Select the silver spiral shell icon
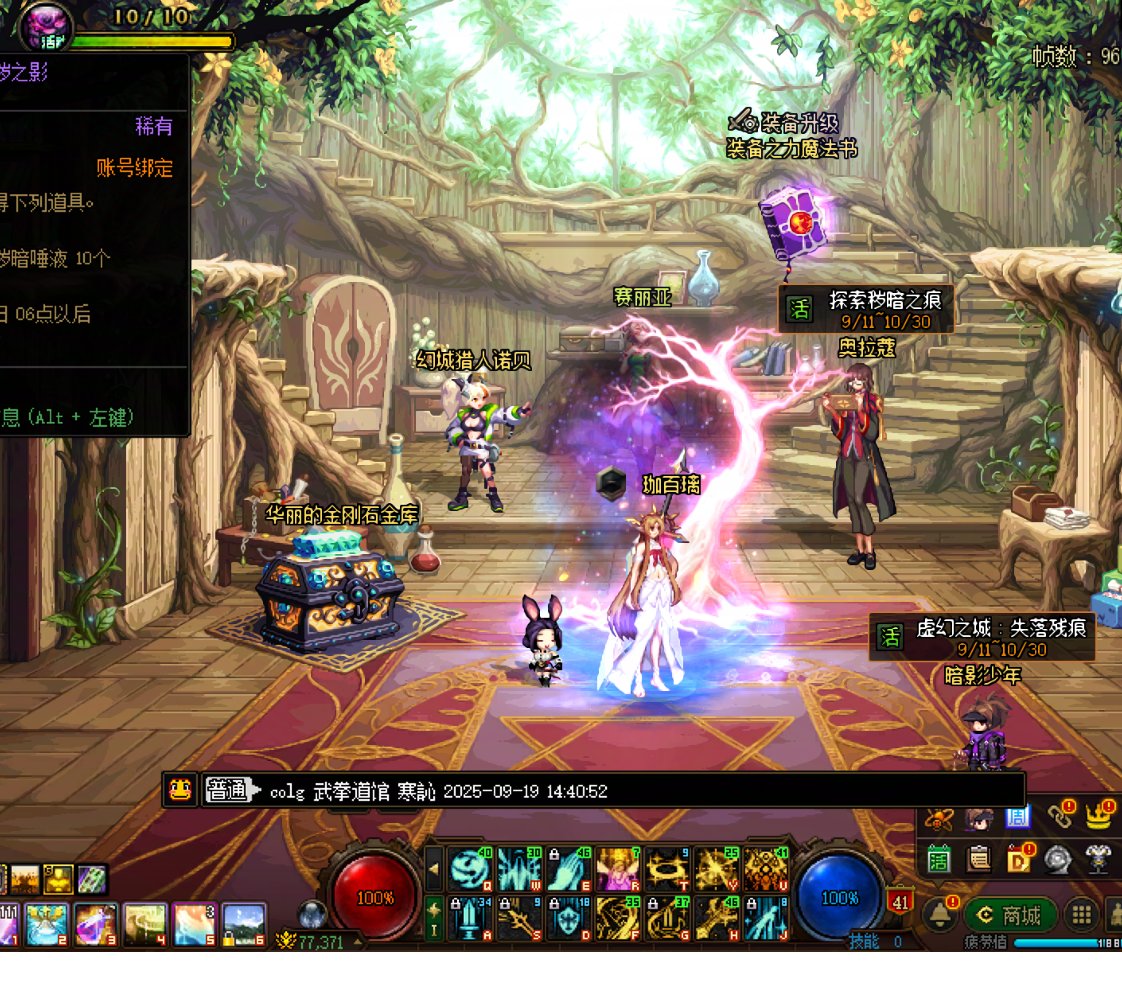This screenshot has height=985, width=1122. (1059, 860)
